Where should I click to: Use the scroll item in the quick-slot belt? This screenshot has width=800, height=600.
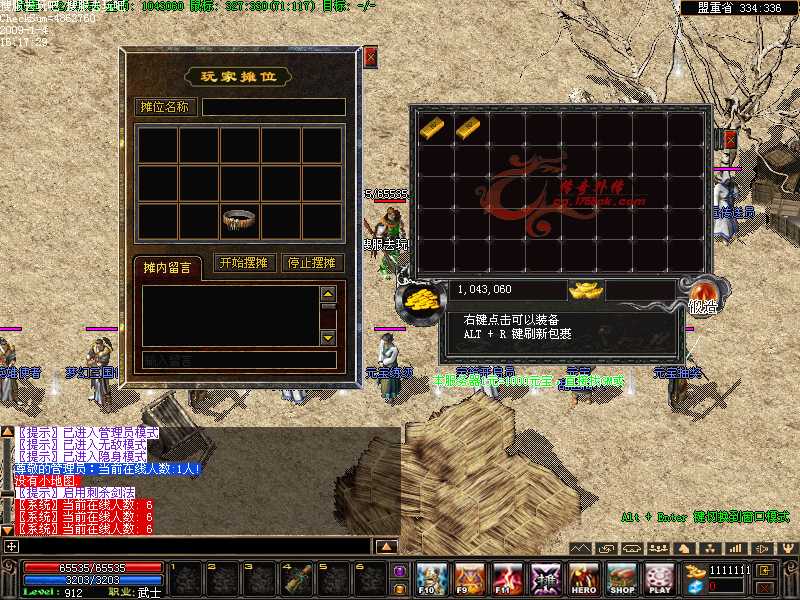pyautogui.click(x=297, y=578)
